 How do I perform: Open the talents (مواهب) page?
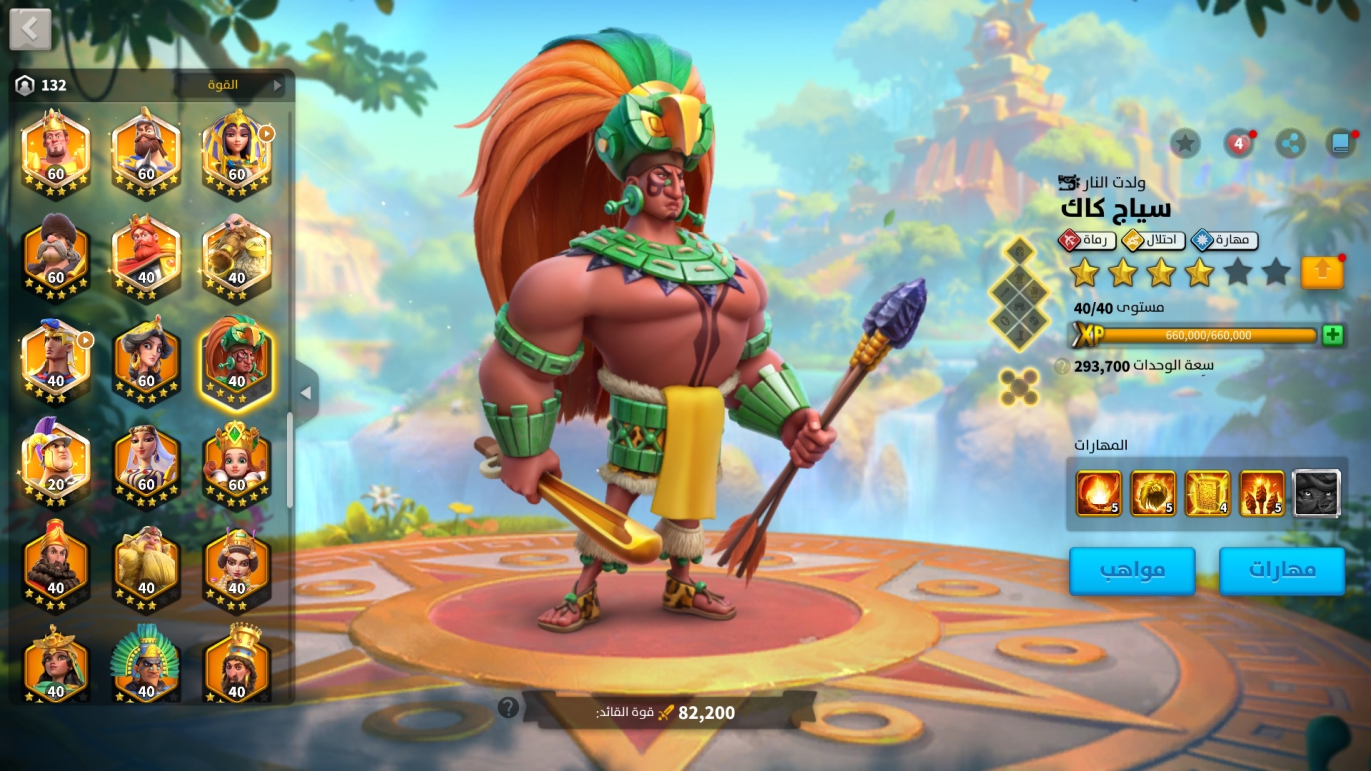[1132, 571]
